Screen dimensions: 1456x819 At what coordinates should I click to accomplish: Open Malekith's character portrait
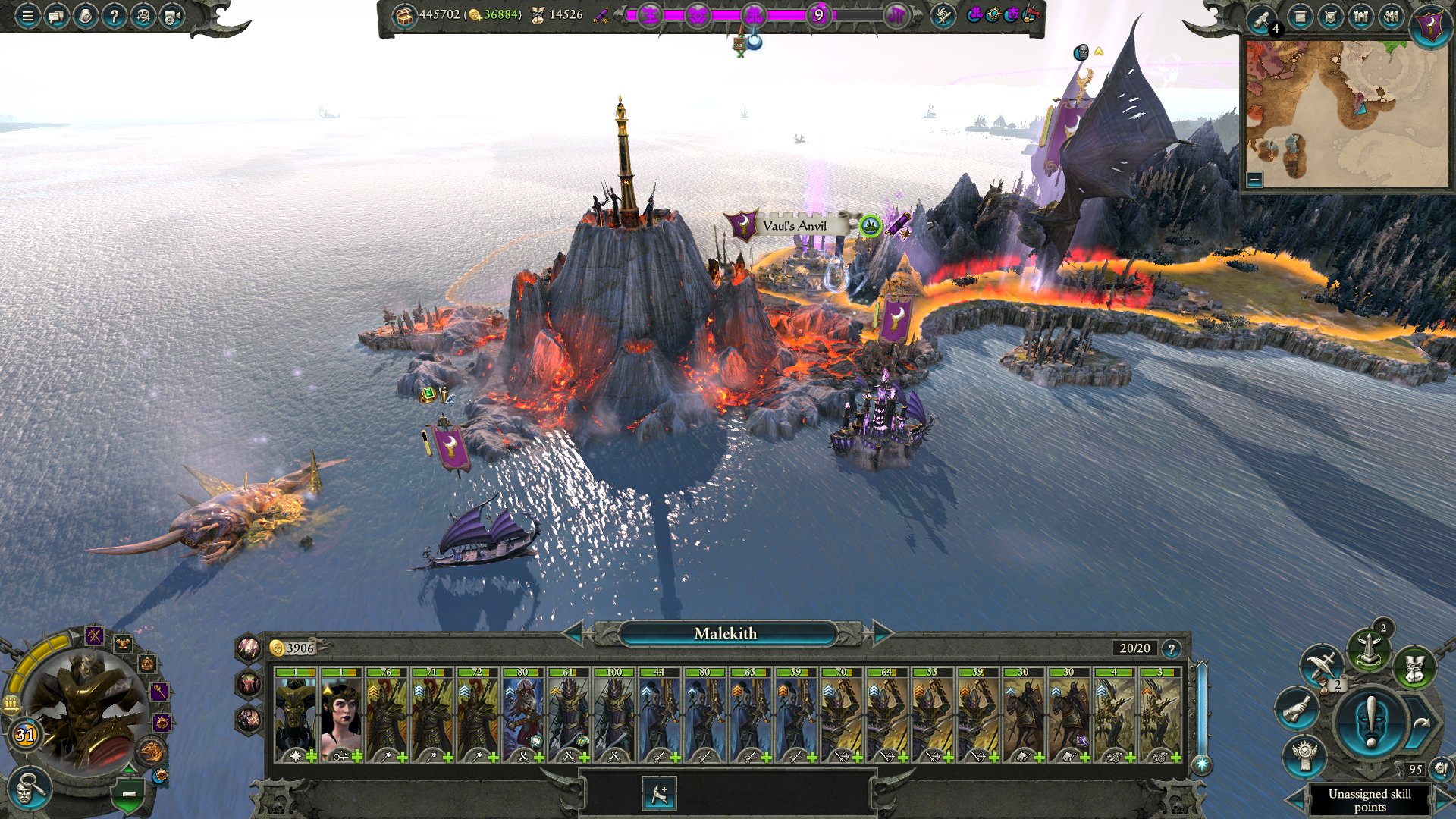point(83,709)
